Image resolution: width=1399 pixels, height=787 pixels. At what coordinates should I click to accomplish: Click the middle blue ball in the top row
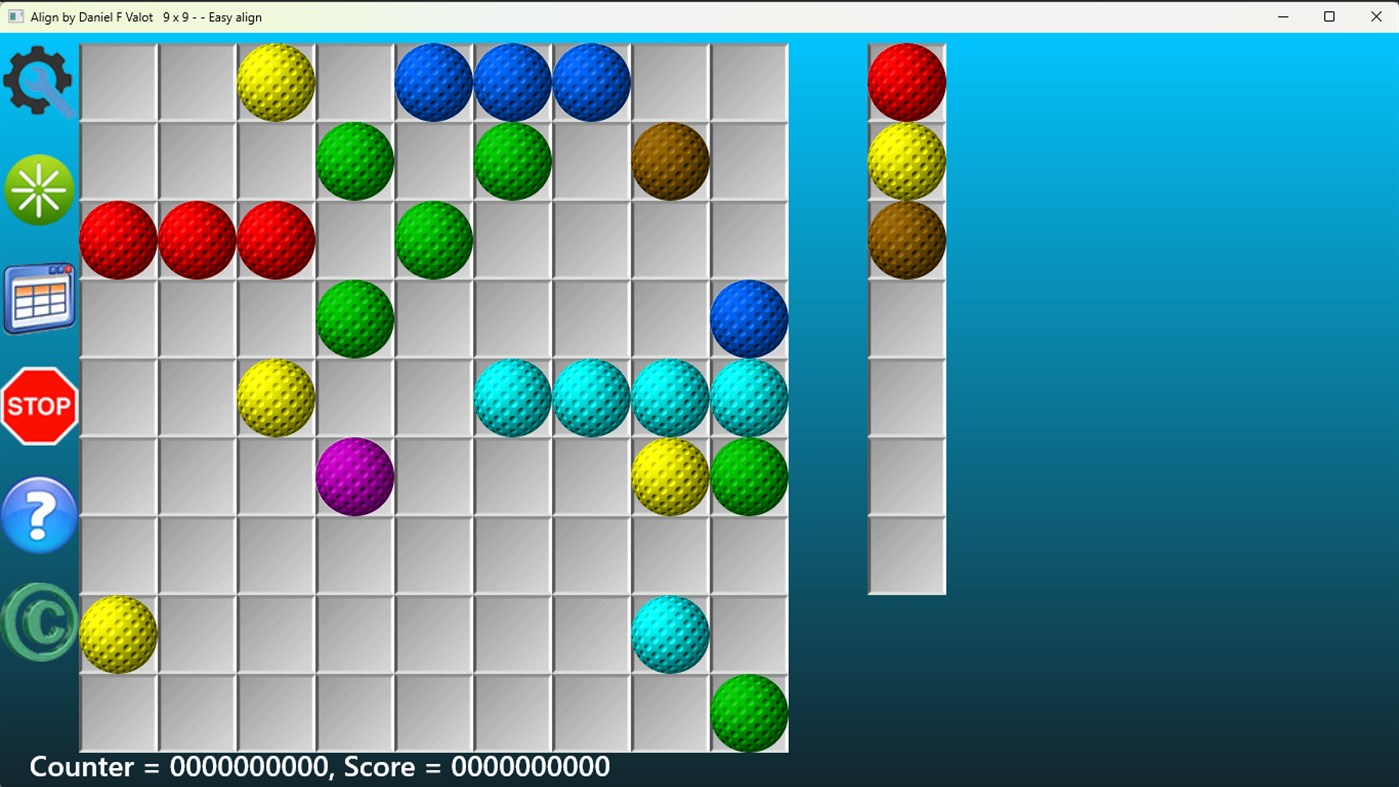click(512, 82)
